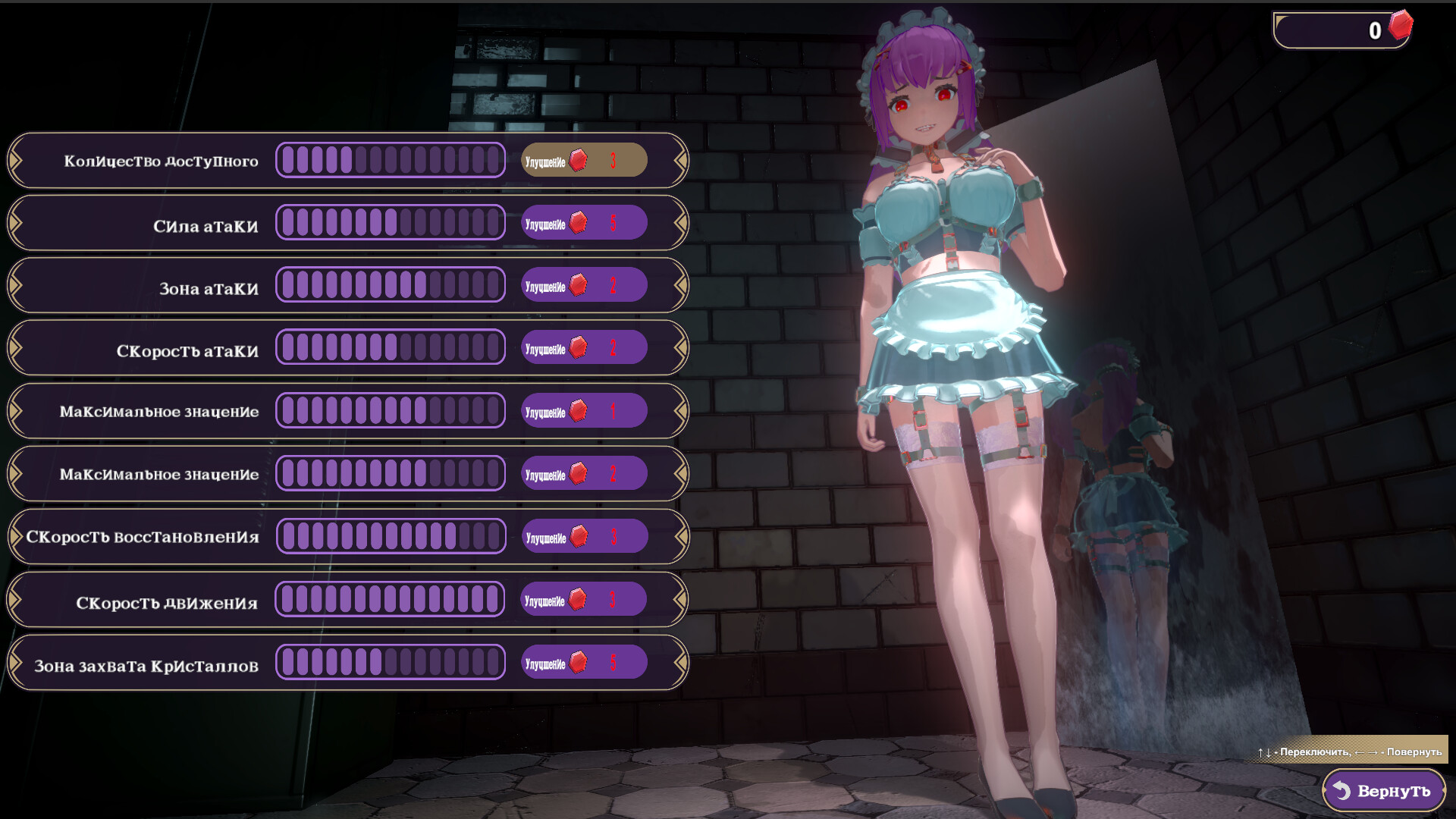The image size is (1456, 819).
Task: Click the gem icon on Скорость восстановления upgrade
Action: 579,535
